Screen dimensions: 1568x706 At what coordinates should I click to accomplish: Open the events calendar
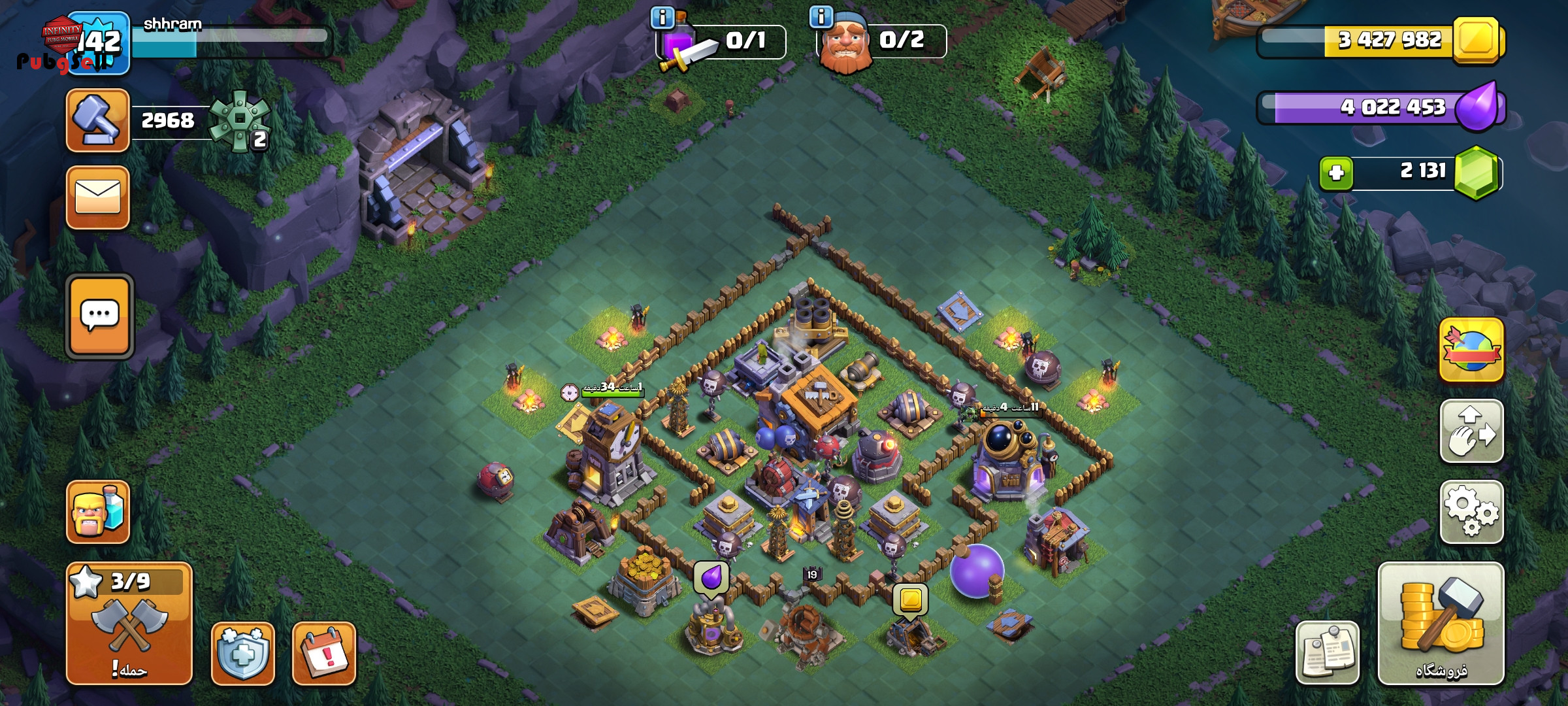(x=324, y=653)
